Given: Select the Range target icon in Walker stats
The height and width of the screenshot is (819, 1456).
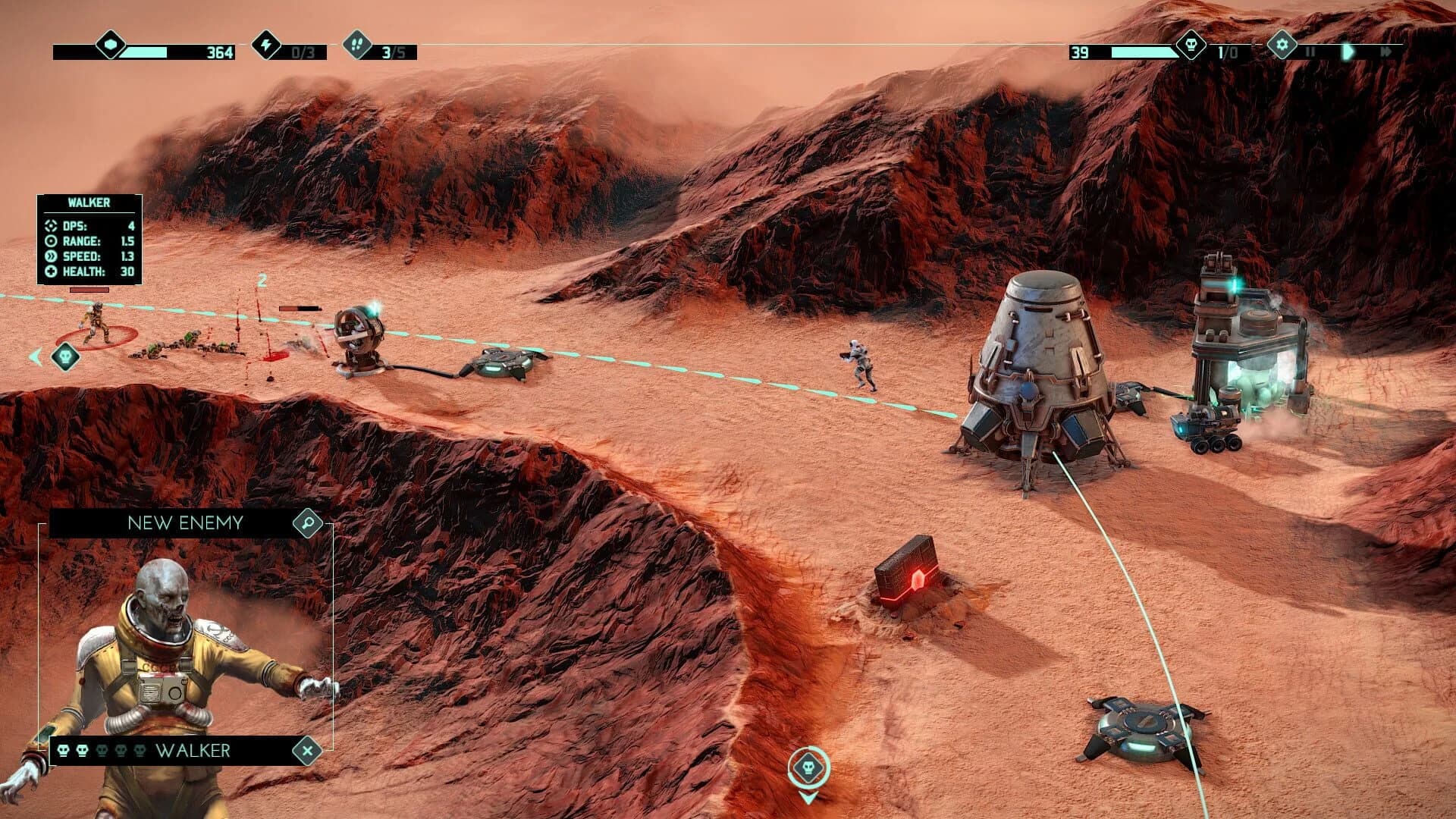Looking at the screenshot, I should click(x=51, y=241).
